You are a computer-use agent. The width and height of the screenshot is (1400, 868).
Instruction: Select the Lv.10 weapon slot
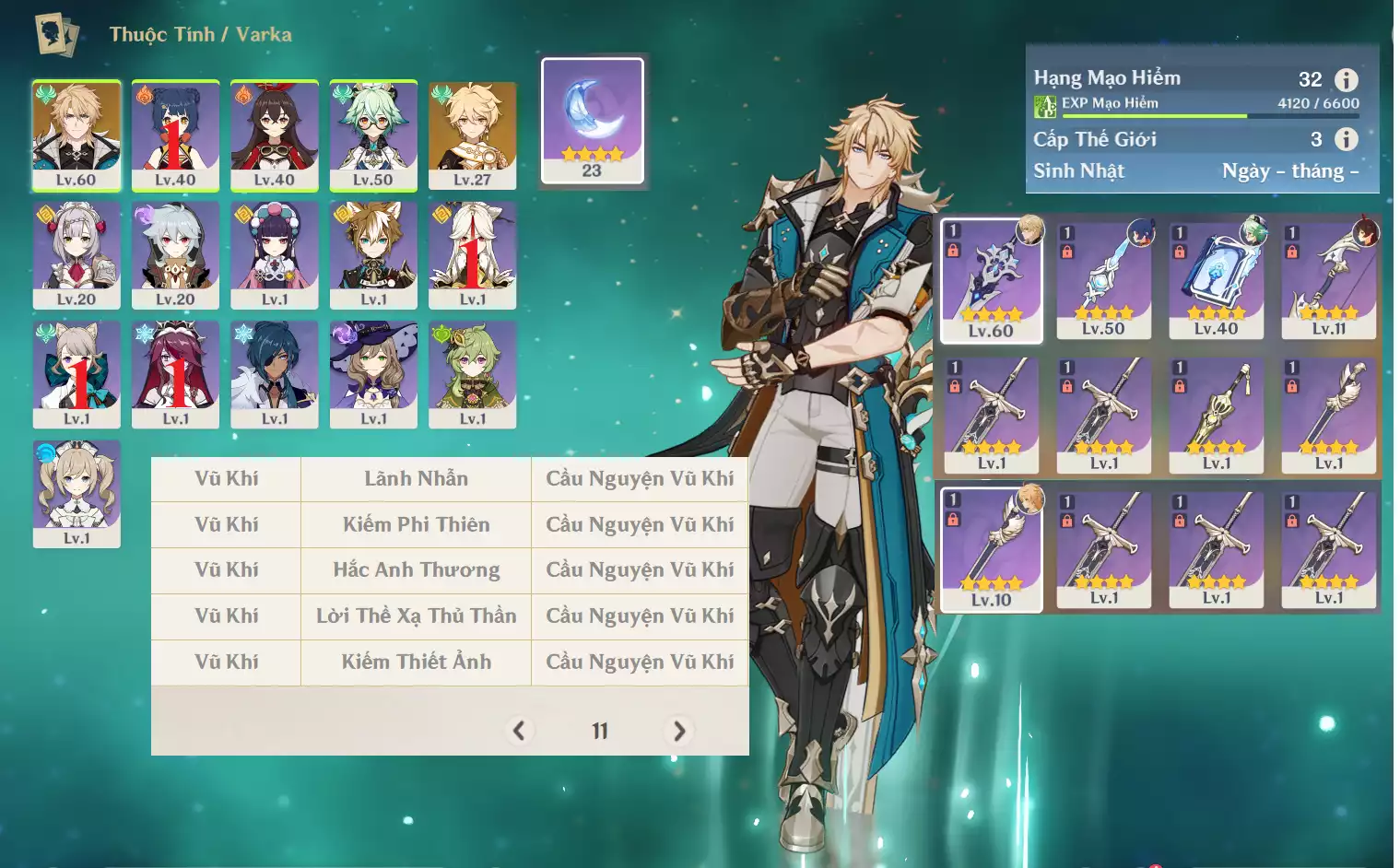[992, 549]
